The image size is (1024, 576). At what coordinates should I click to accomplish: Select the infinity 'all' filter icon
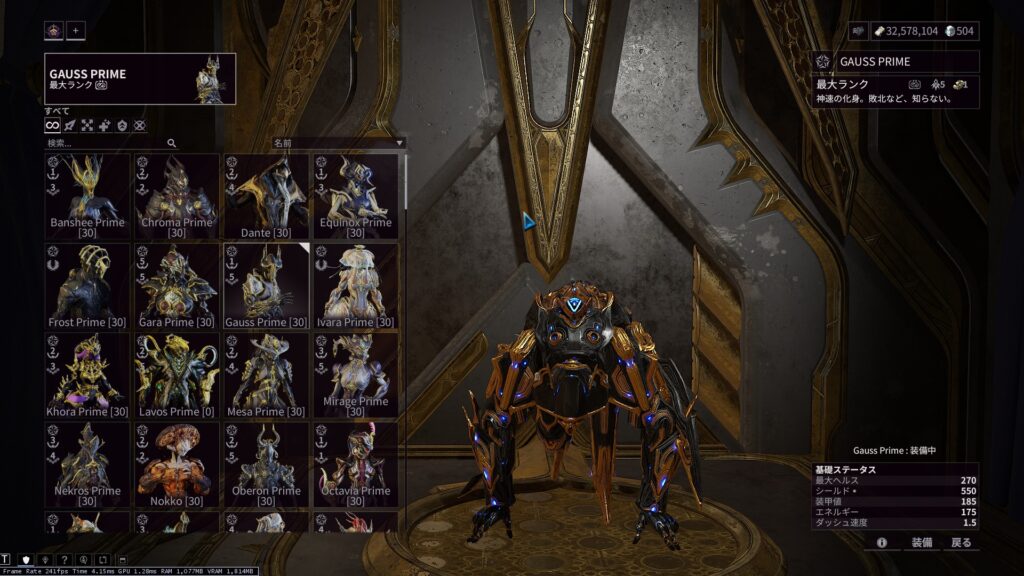tap(54, 126)
